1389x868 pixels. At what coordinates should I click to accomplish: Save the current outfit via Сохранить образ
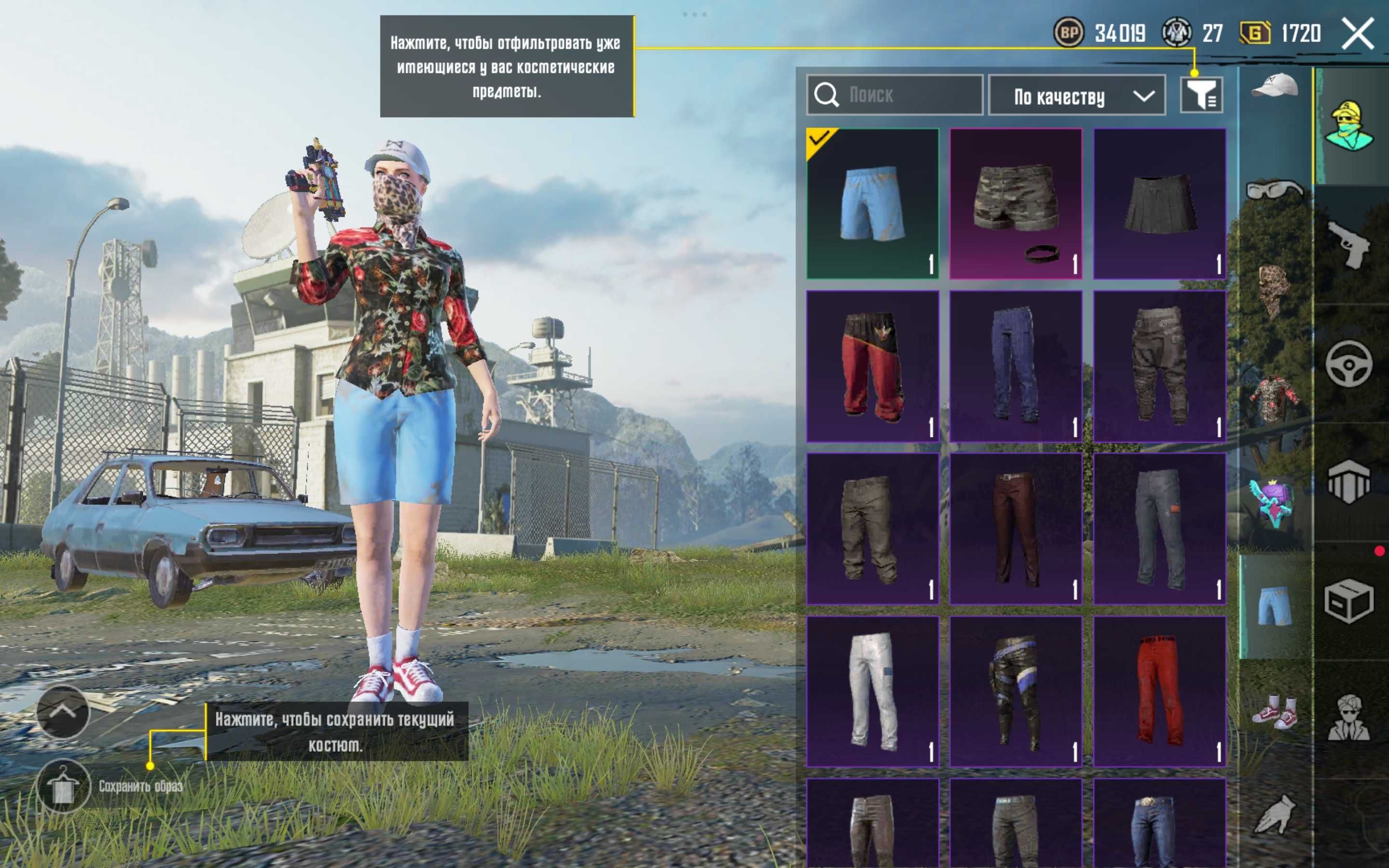click(x=63, y=786)
